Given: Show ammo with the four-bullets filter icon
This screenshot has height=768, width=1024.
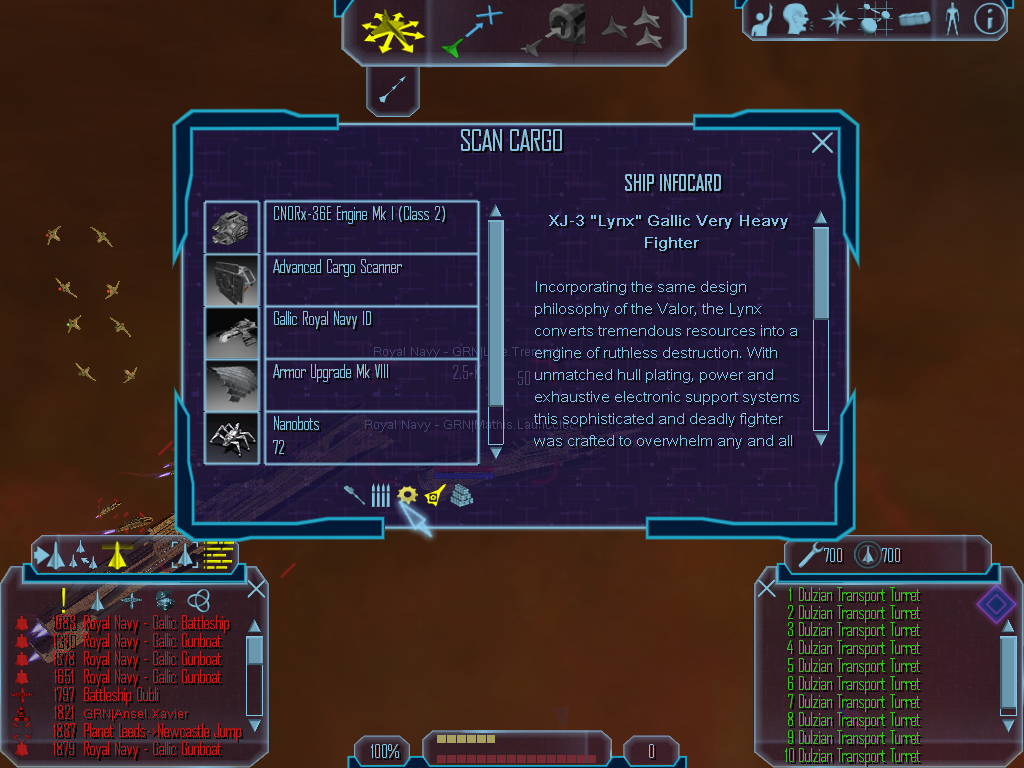Looking at the screenshot, I should pos(380,495).
